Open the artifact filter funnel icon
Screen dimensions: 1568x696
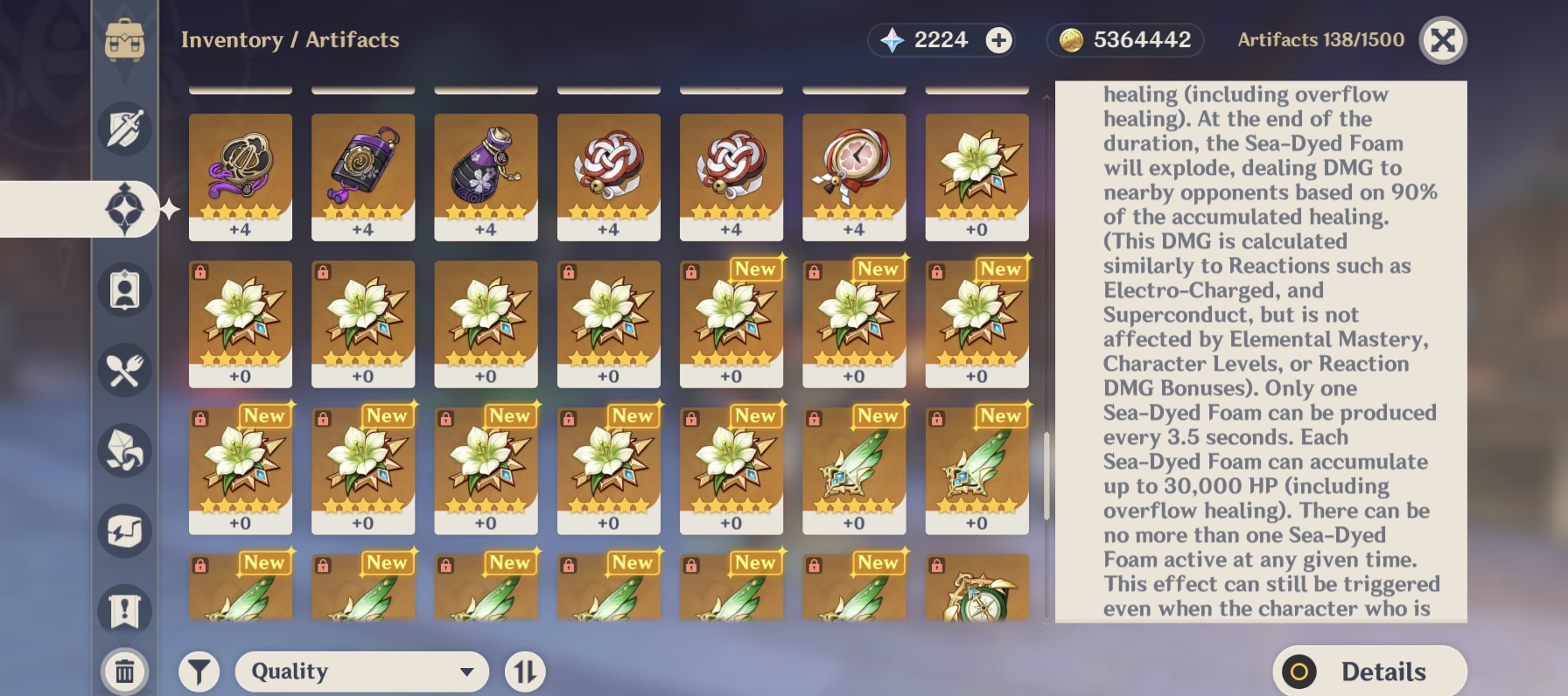click(199, 672)
